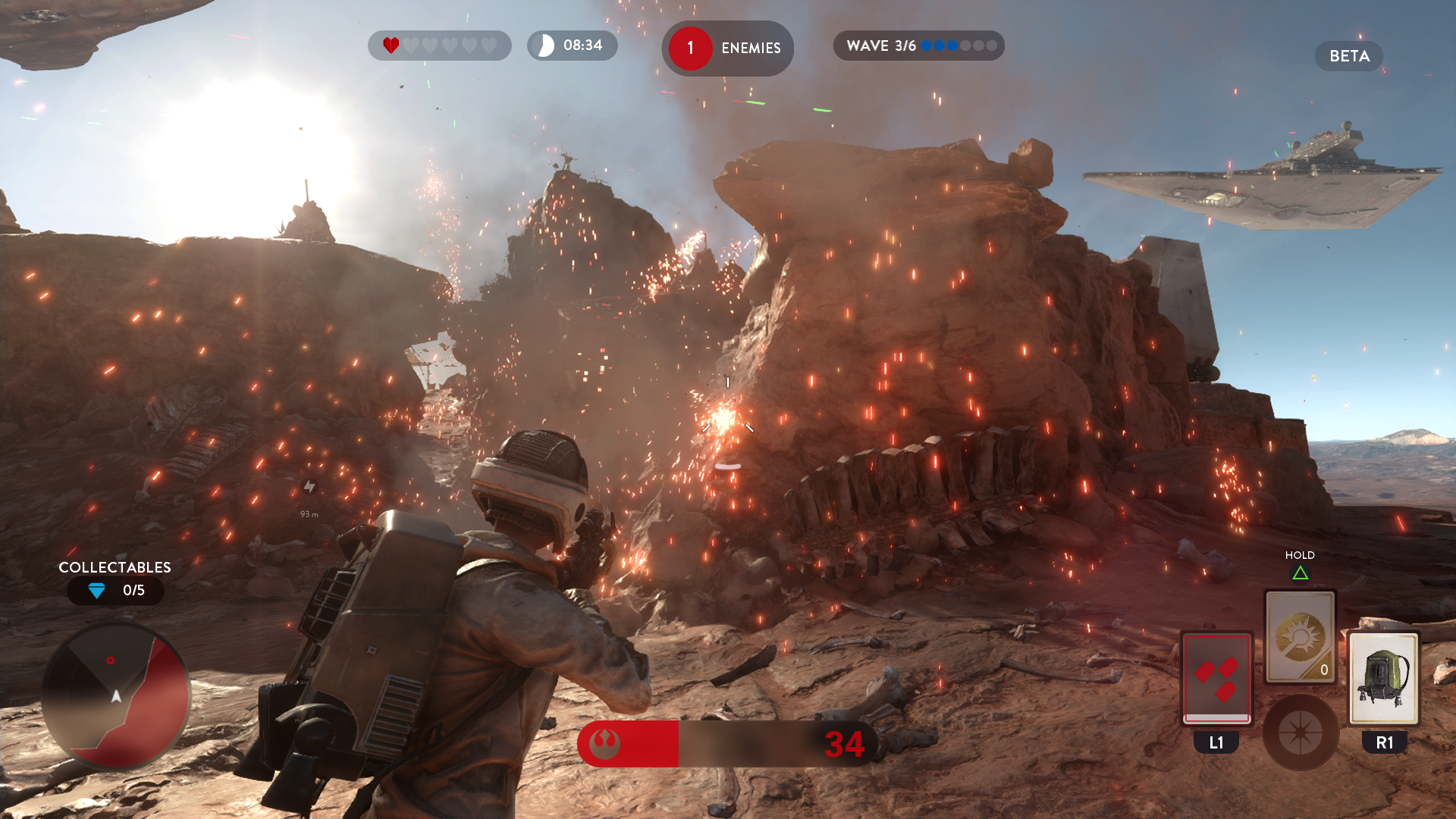Viewport: 1456px width, 819px height.
Task: Select the red diamonds star card
Action: click(x=1216, y=677)
